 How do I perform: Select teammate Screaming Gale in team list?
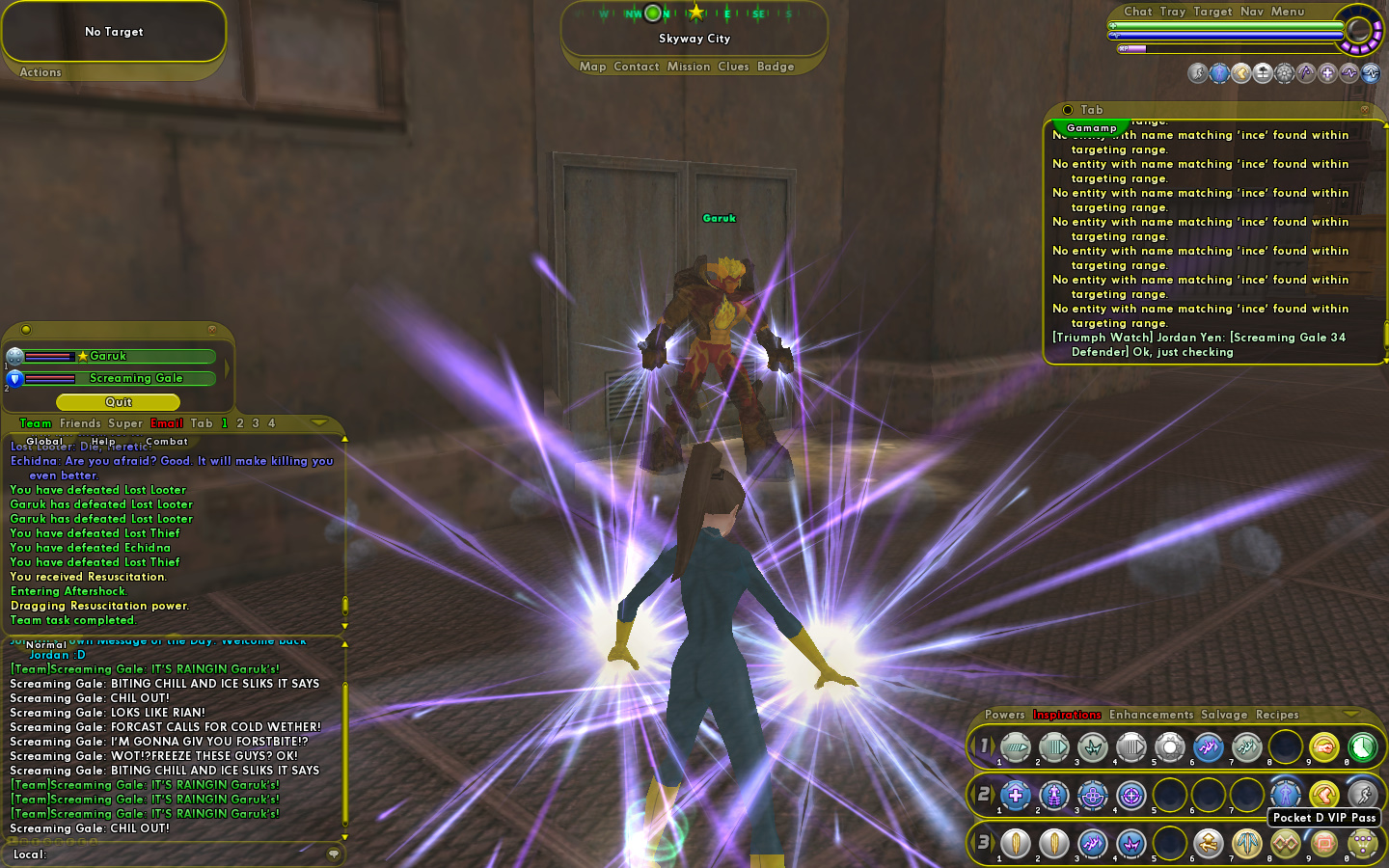pyautogui.click(x=135, y=379)
